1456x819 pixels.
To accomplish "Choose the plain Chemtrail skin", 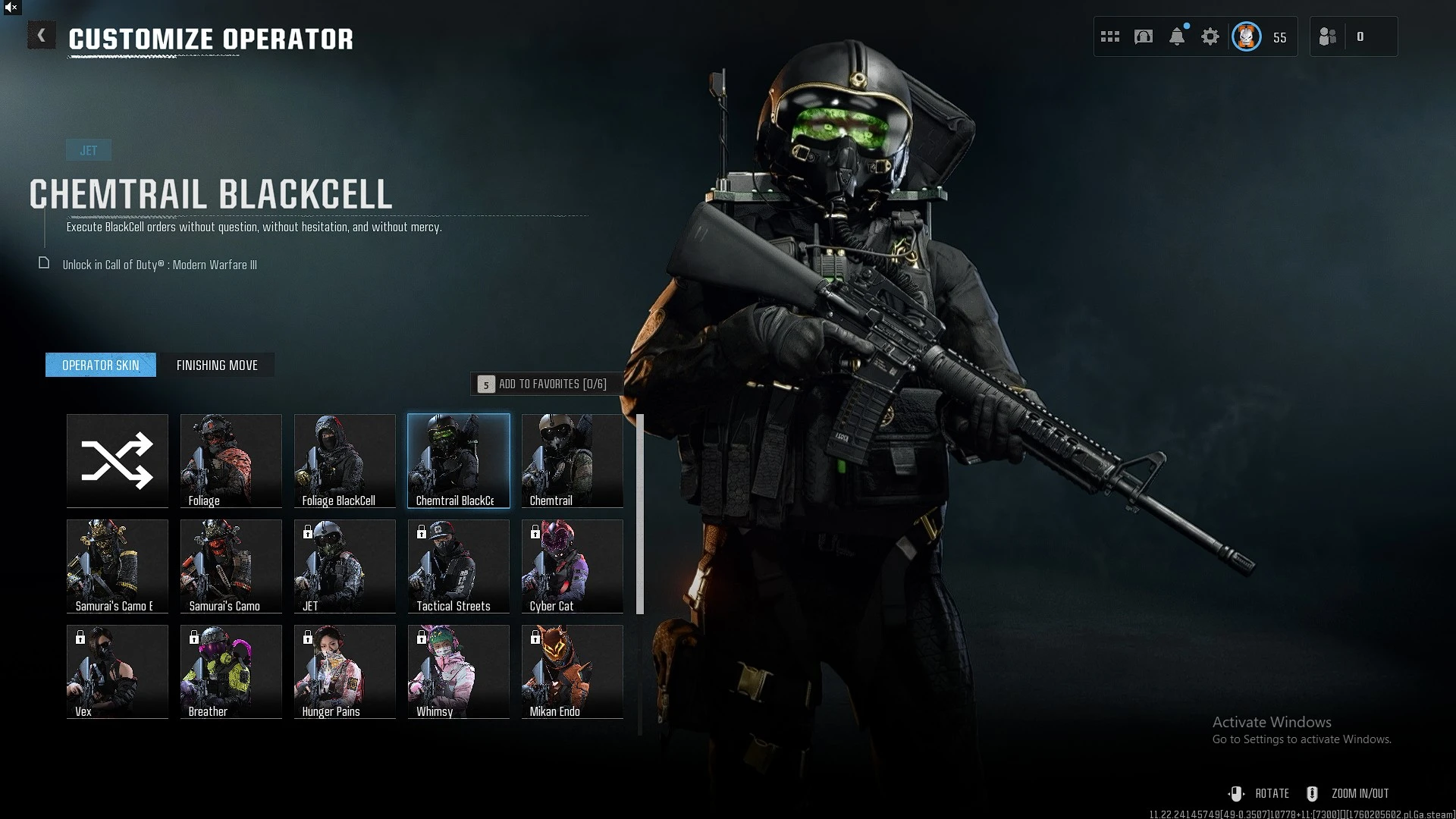I will (x=573, y=460).
